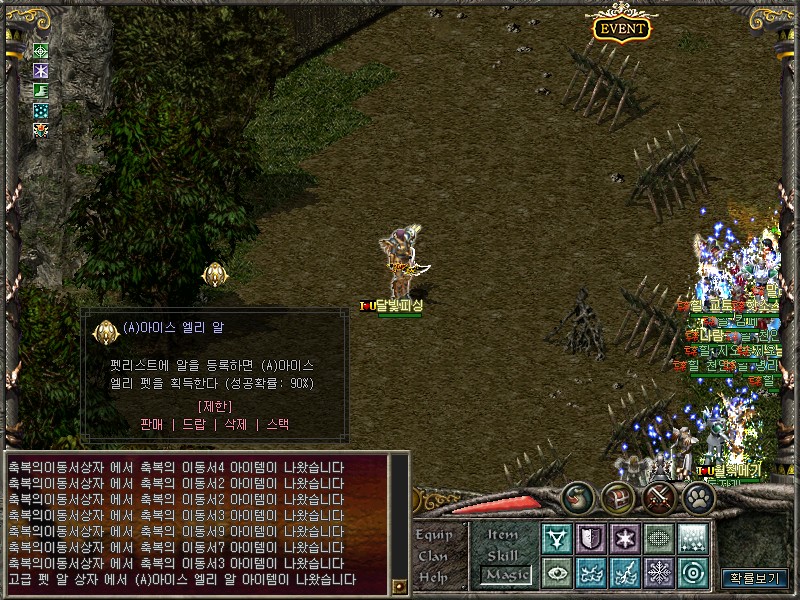The image size is (800, 600).
Task: Cast the half-shield spell
Action: click(591, 538)
